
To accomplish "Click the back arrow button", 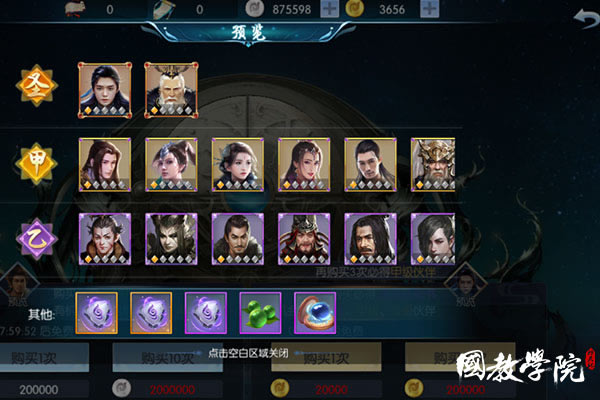I will pos(581,20).
